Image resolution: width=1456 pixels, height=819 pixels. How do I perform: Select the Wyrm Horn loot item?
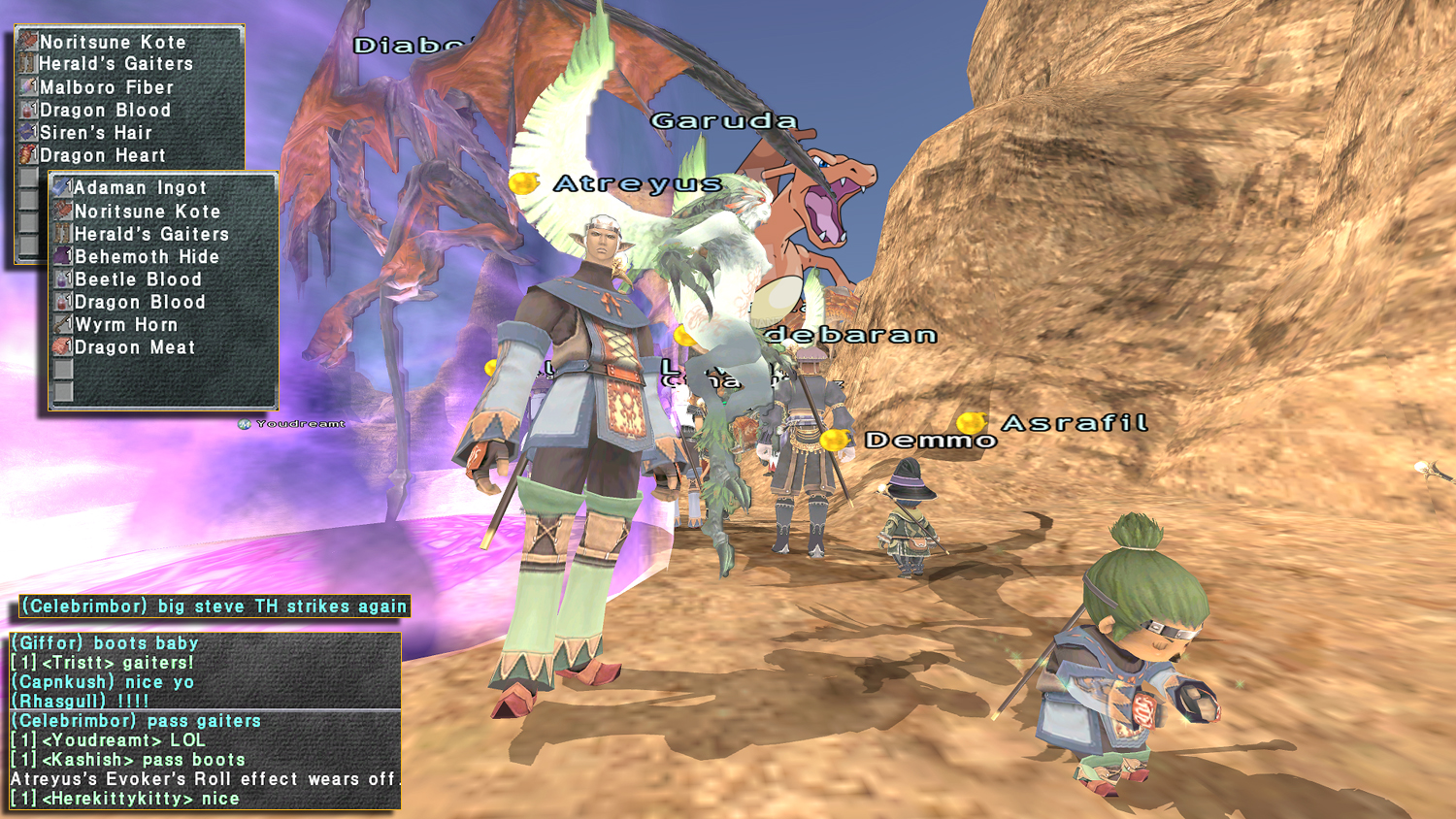[126, 325]
